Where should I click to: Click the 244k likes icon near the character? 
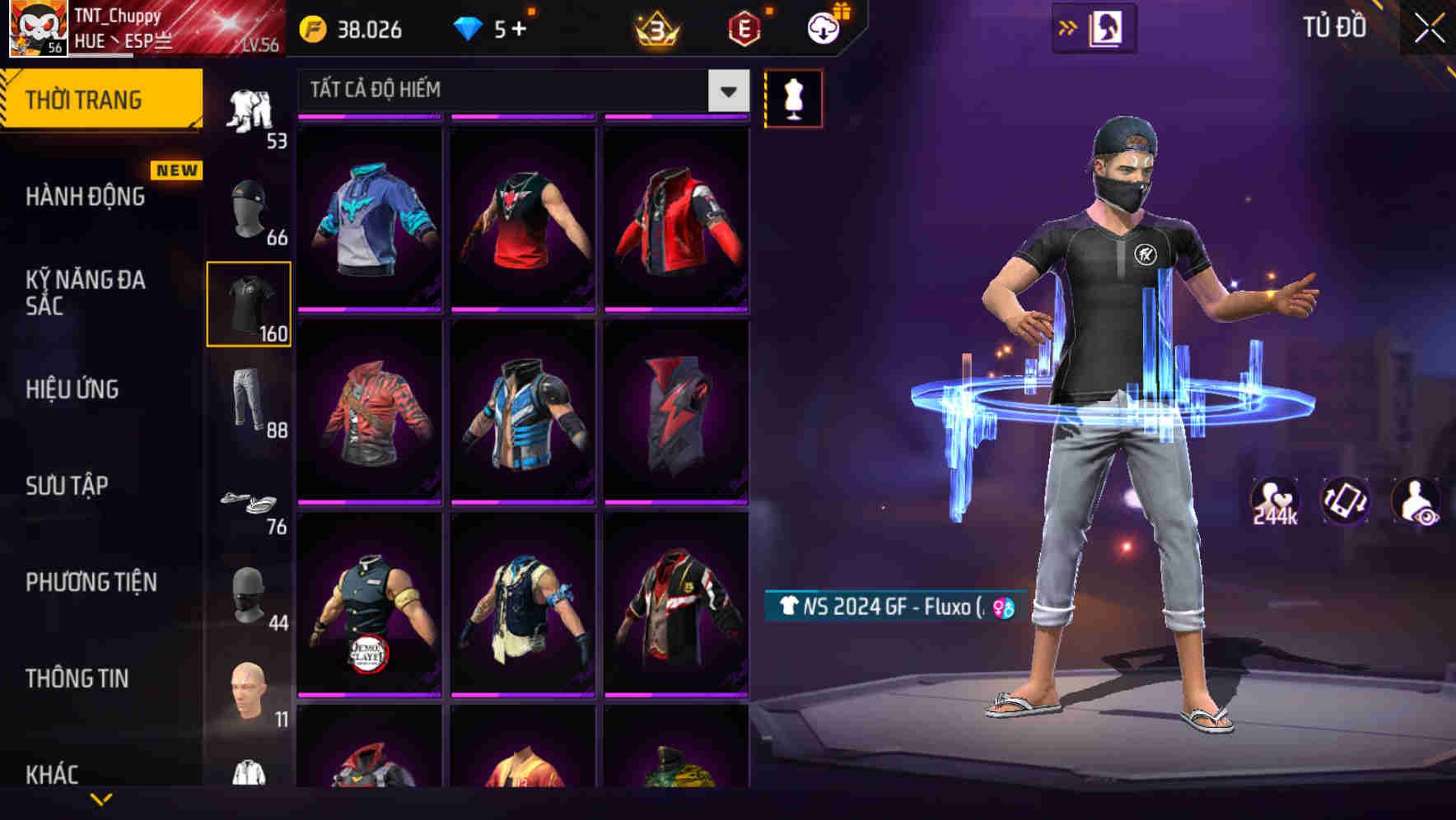coord(1274,502)
